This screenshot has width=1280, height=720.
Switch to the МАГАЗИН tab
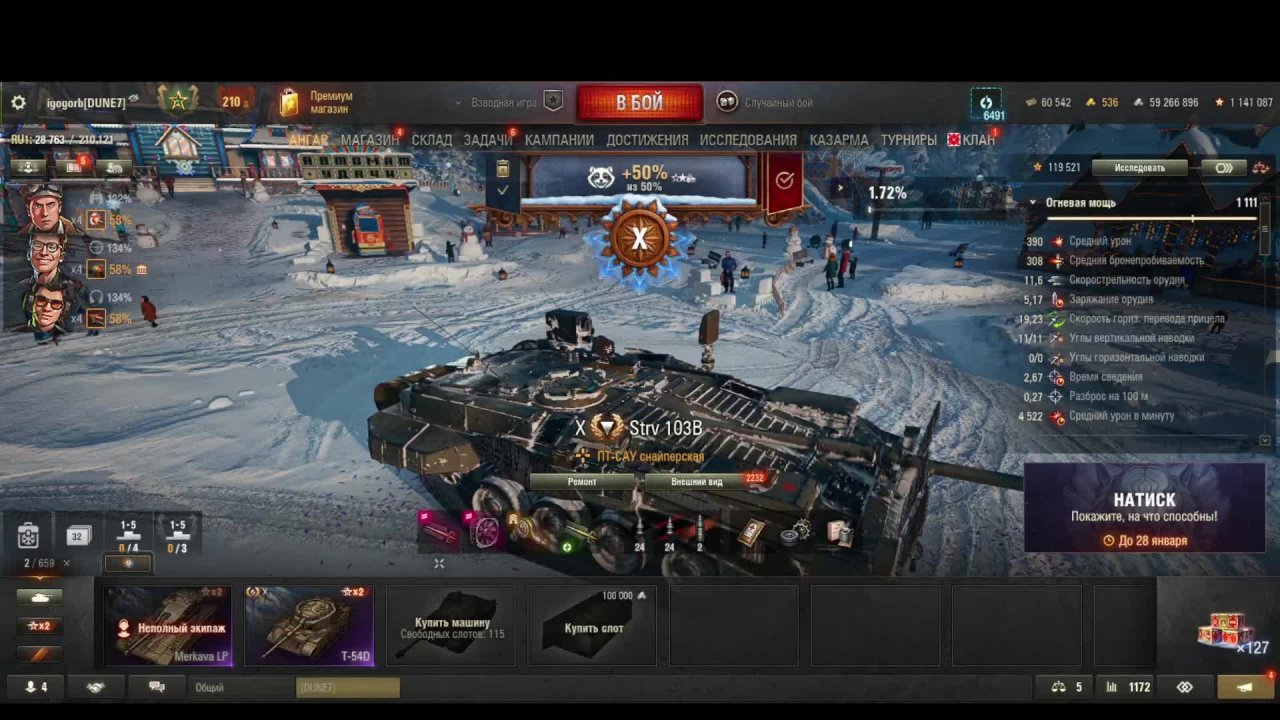pos(369,140)
